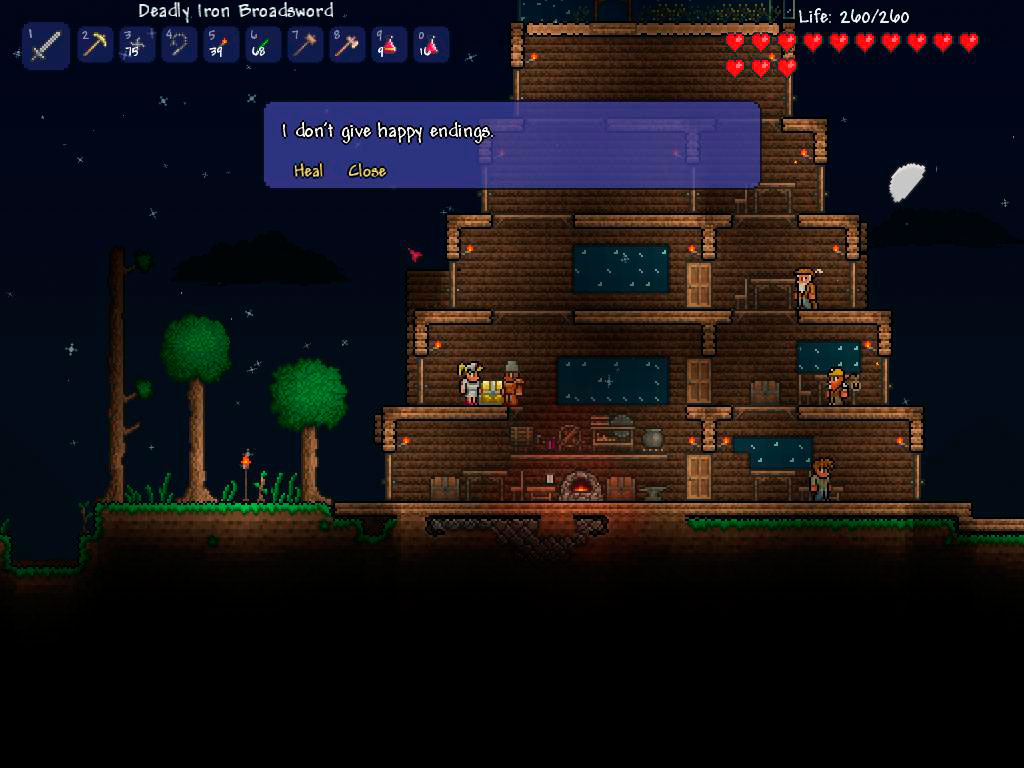The height and width of the screenshot is (768, 1024).
Task: Choose the axe in slot 8
Action: [347, 45]
